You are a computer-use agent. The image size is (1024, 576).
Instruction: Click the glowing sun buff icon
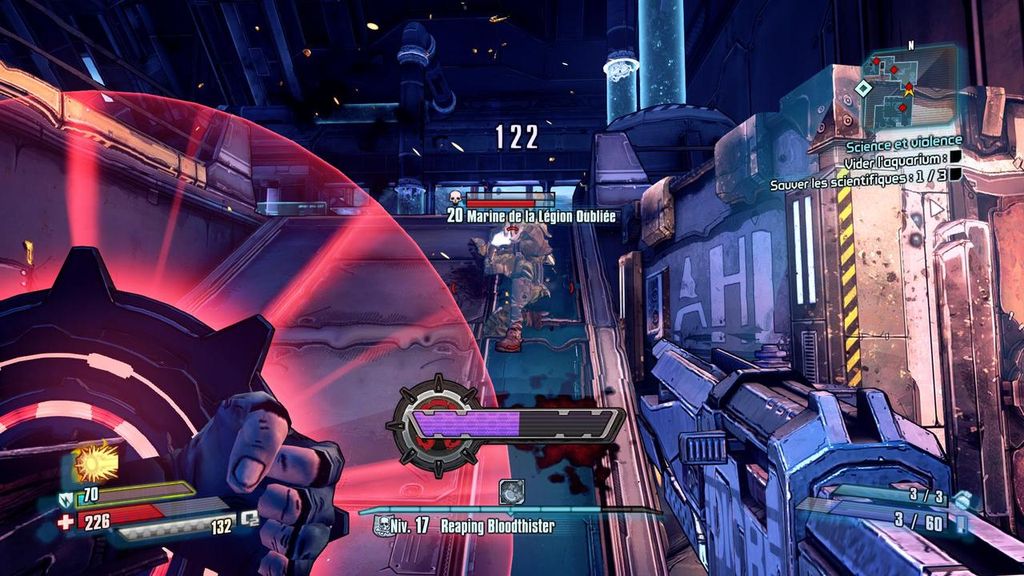(x=97, y=463)
